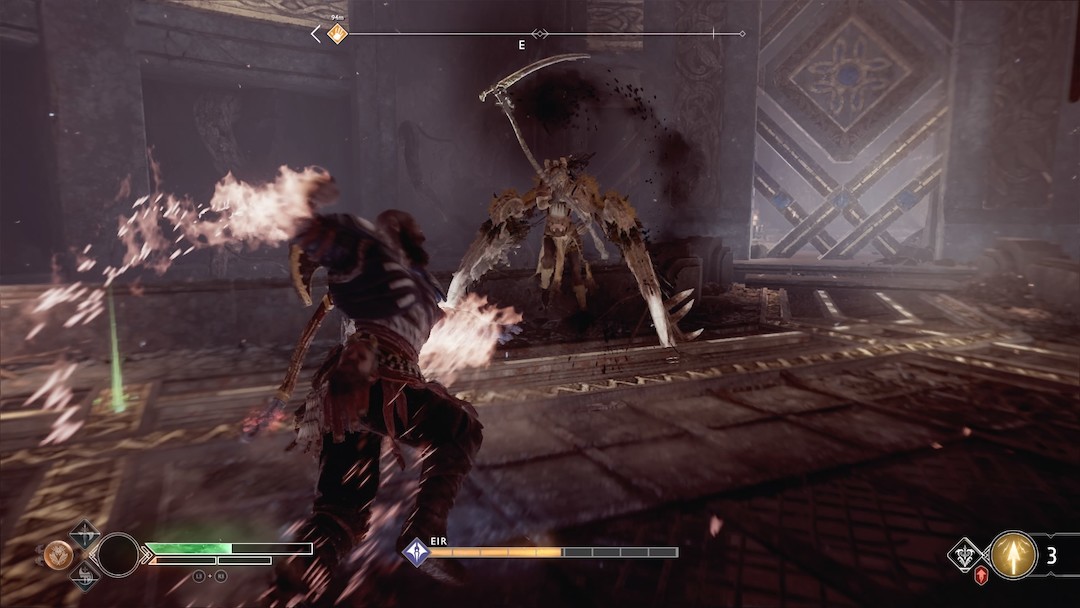Select the compass bar's center heading marker

point(541,34)
